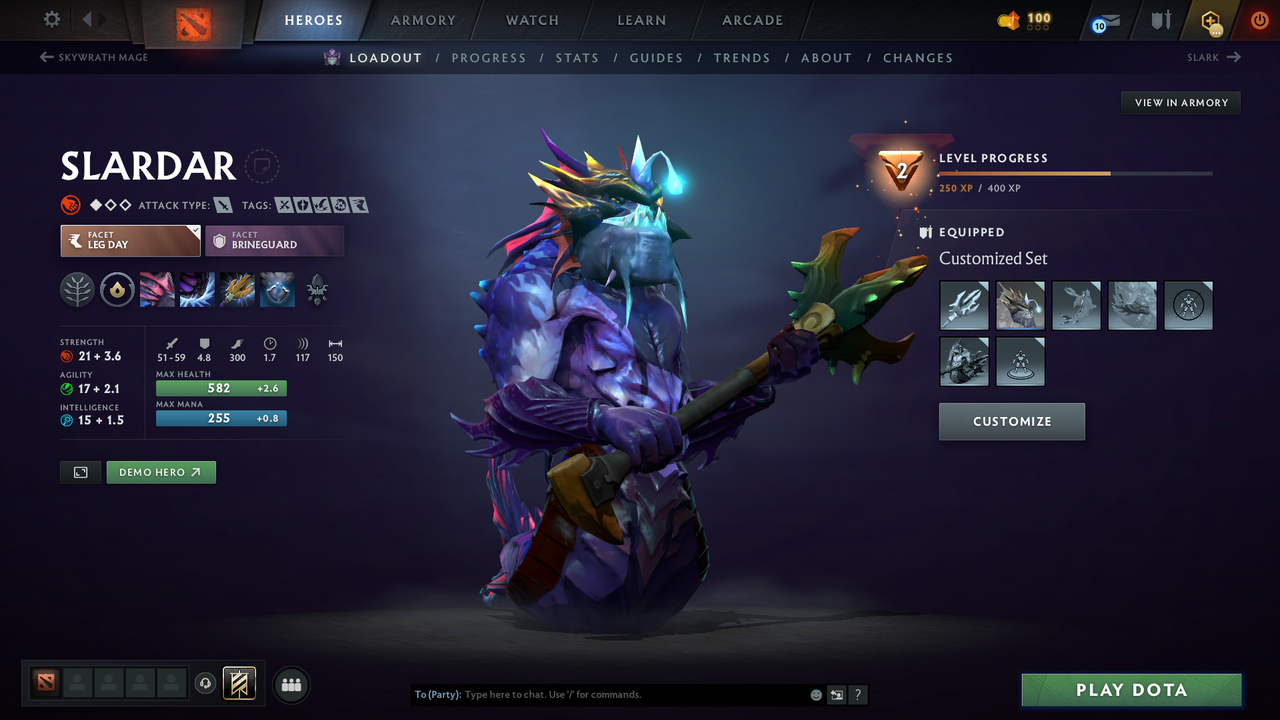The width and height of the screenshot is (1280, 720).
Task: Open the chat help question mark
Action: (857, 694)
